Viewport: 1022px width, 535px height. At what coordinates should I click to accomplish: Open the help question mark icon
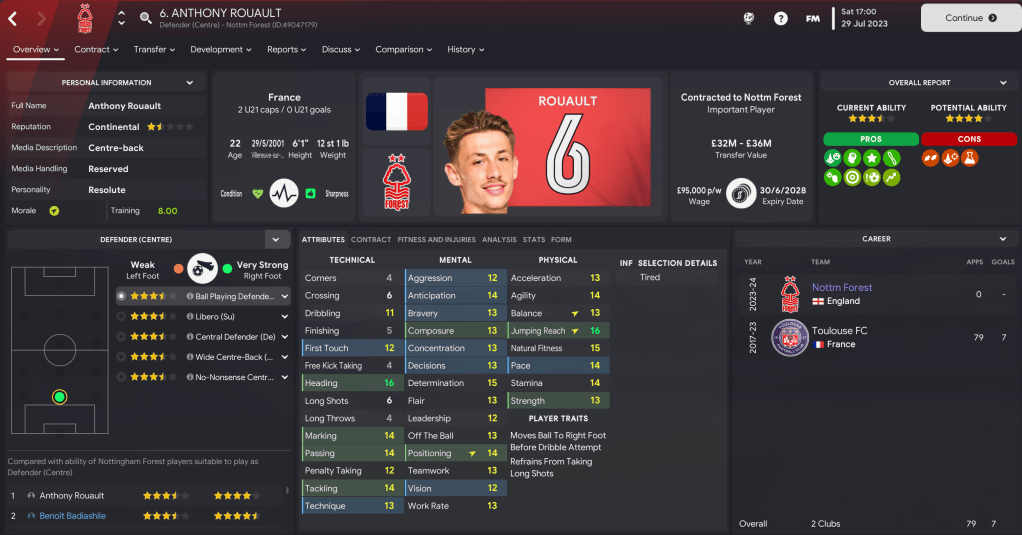click(x=781, y=18)
